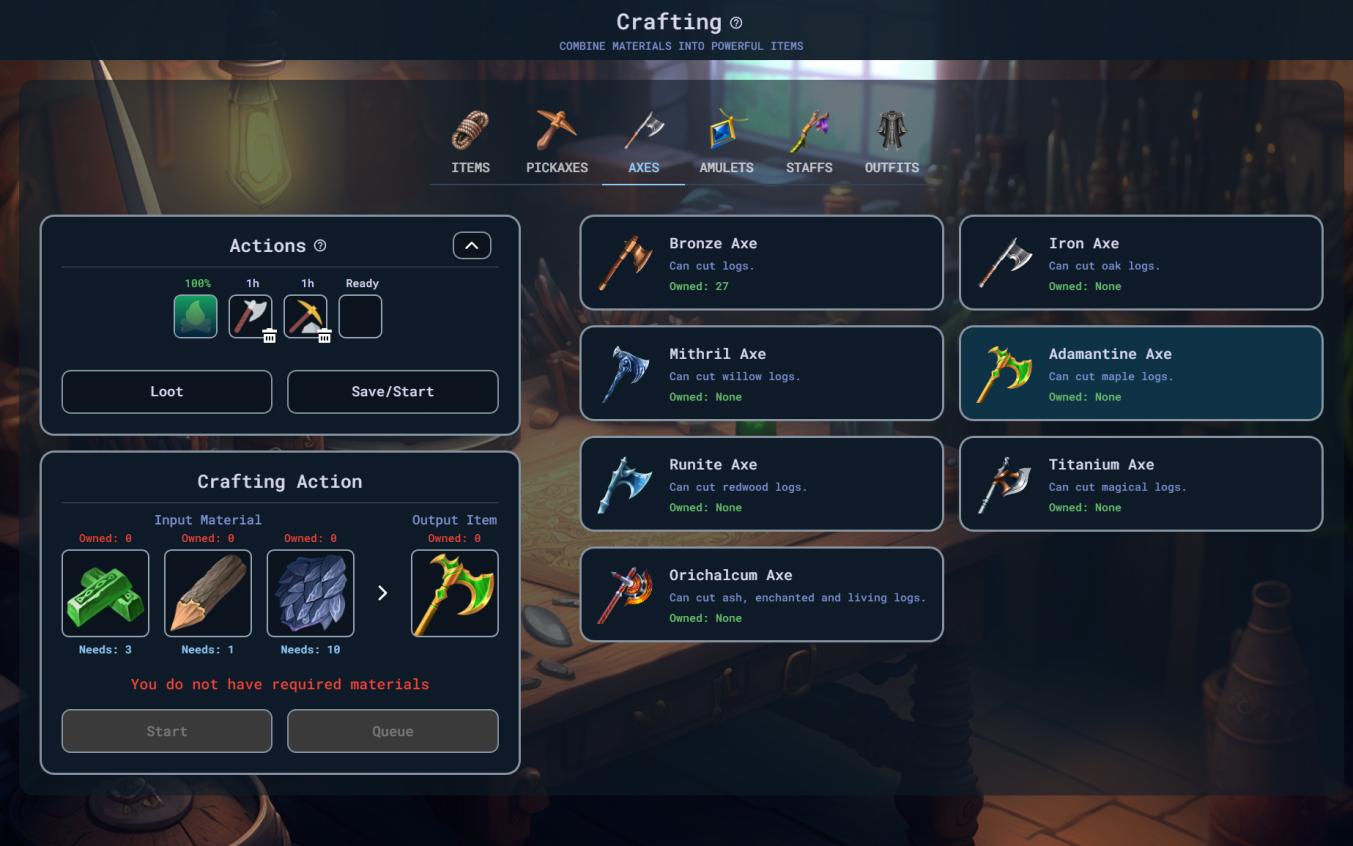Viewport: 1353px width, 846px height.
Task: Open the help icon beside Crafting title
Action: (737, 23)
